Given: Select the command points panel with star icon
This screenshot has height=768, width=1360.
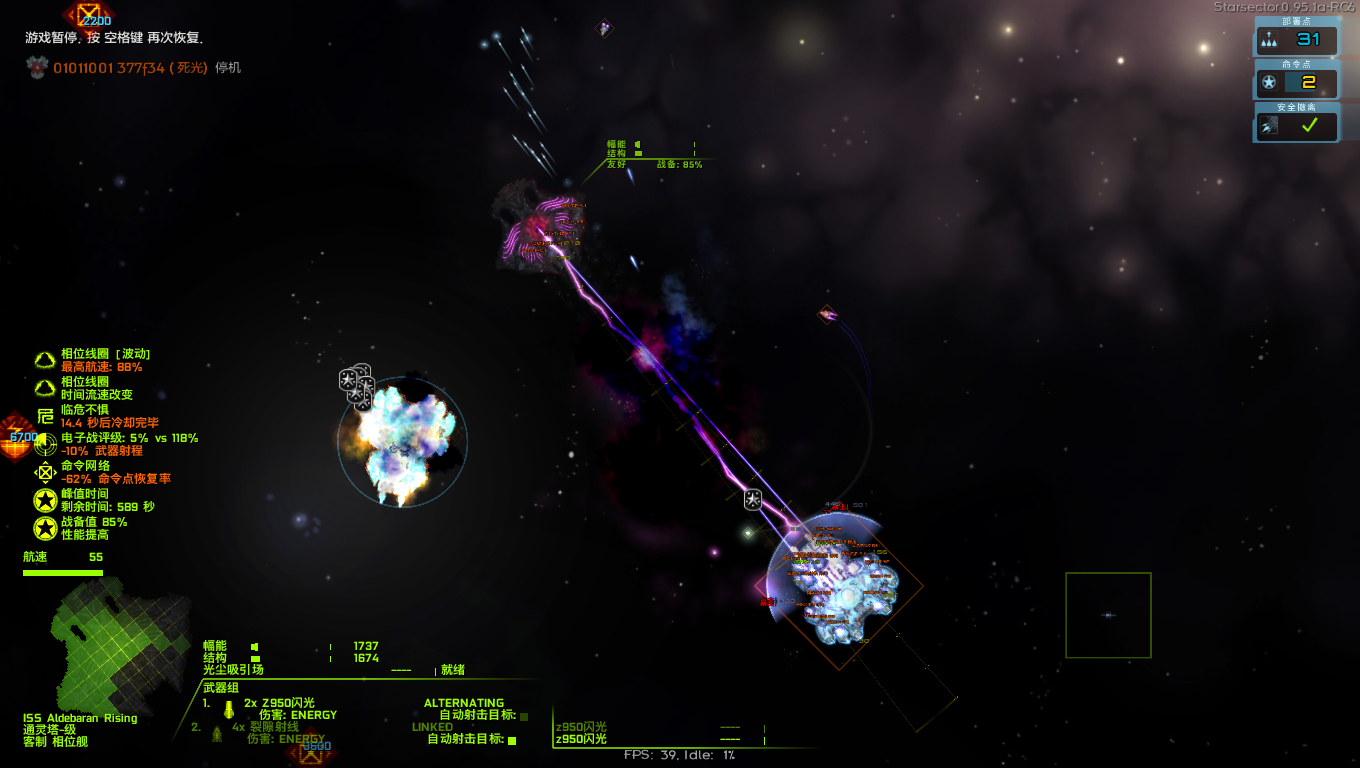Looking at the screenshot, I should tap(1297, 82).
